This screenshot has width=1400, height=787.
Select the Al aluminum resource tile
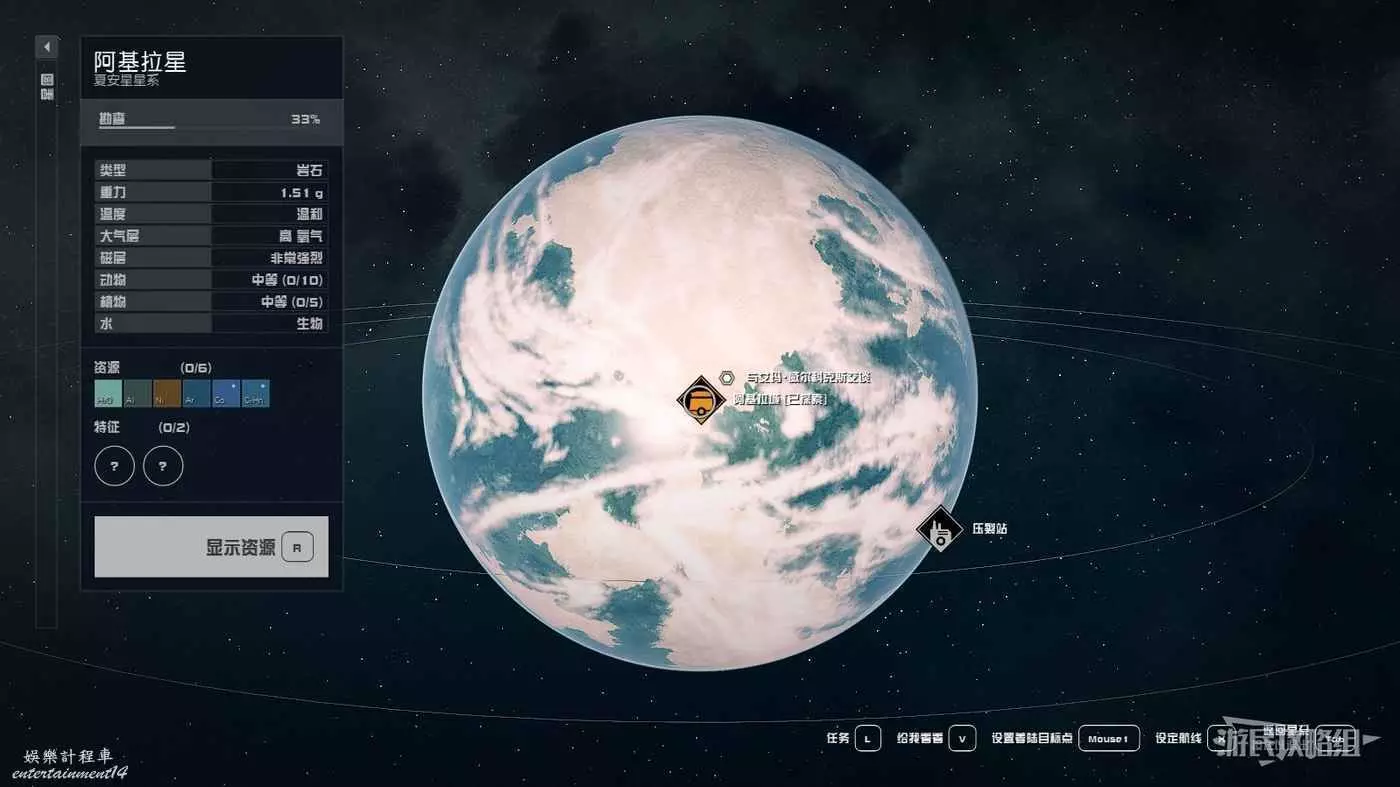click(137, 393)
